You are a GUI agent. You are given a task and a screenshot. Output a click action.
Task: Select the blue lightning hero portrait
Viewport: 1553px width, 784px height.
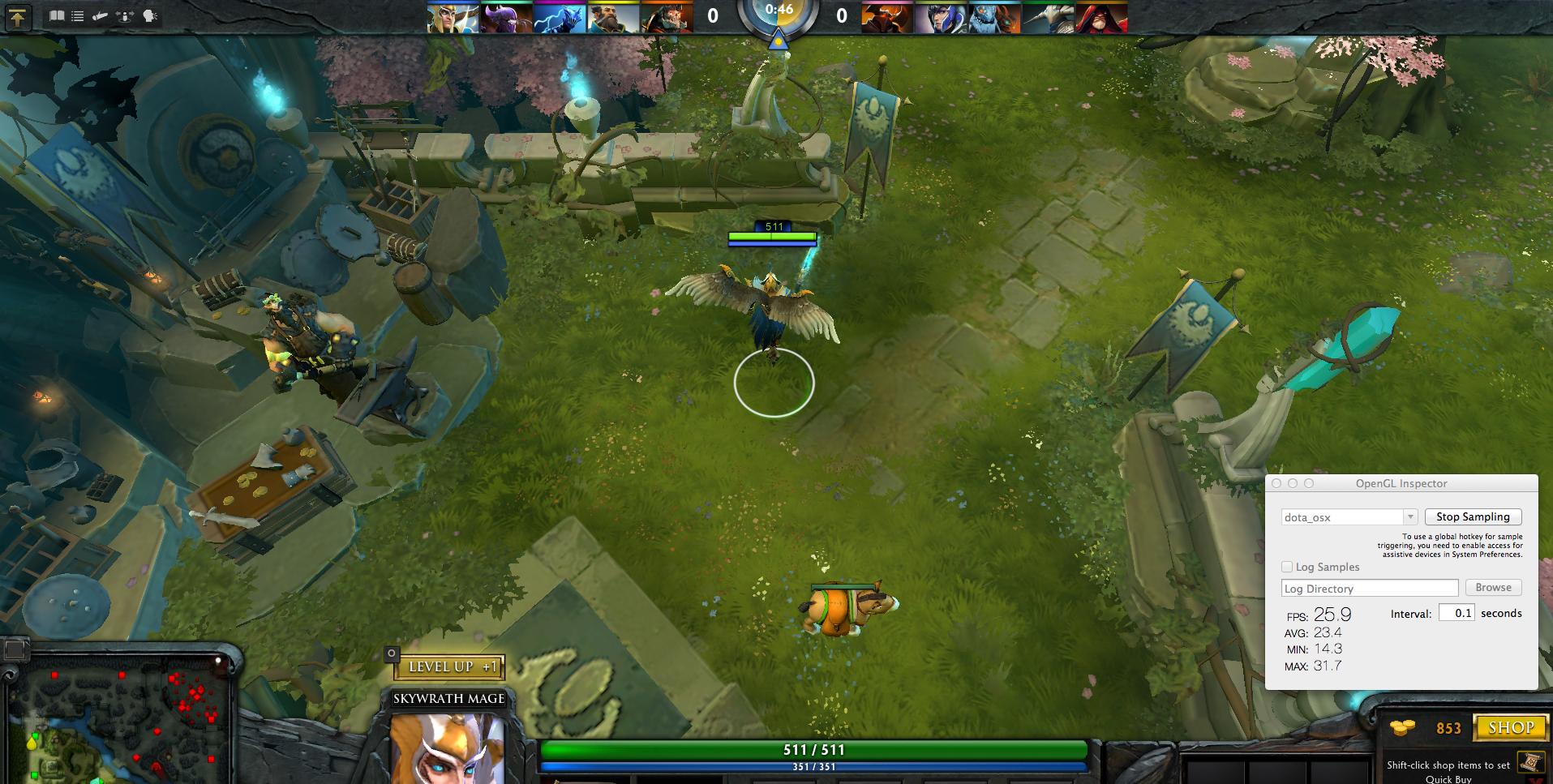[x=560, y=18]
